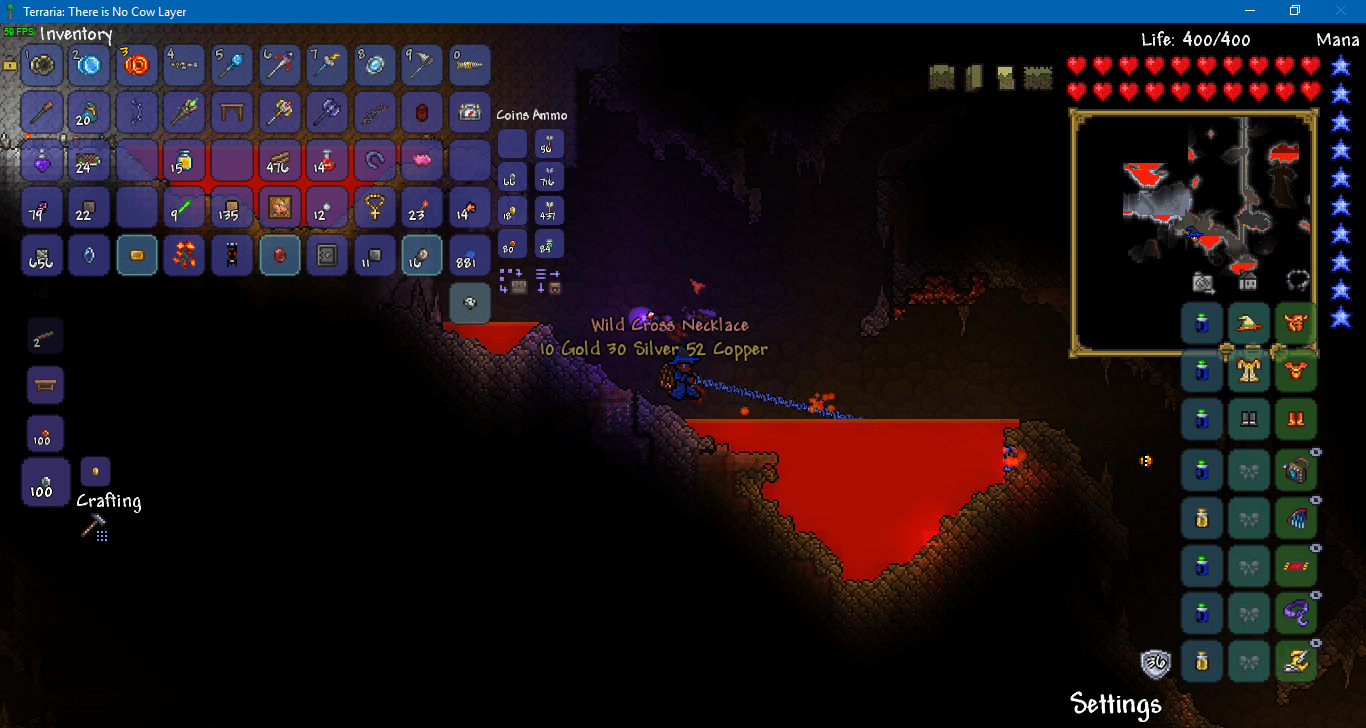Screen dimensions: 1366x728
Task: Select the bug net in hotbar slot 9
Action: [x=421, y=64]
